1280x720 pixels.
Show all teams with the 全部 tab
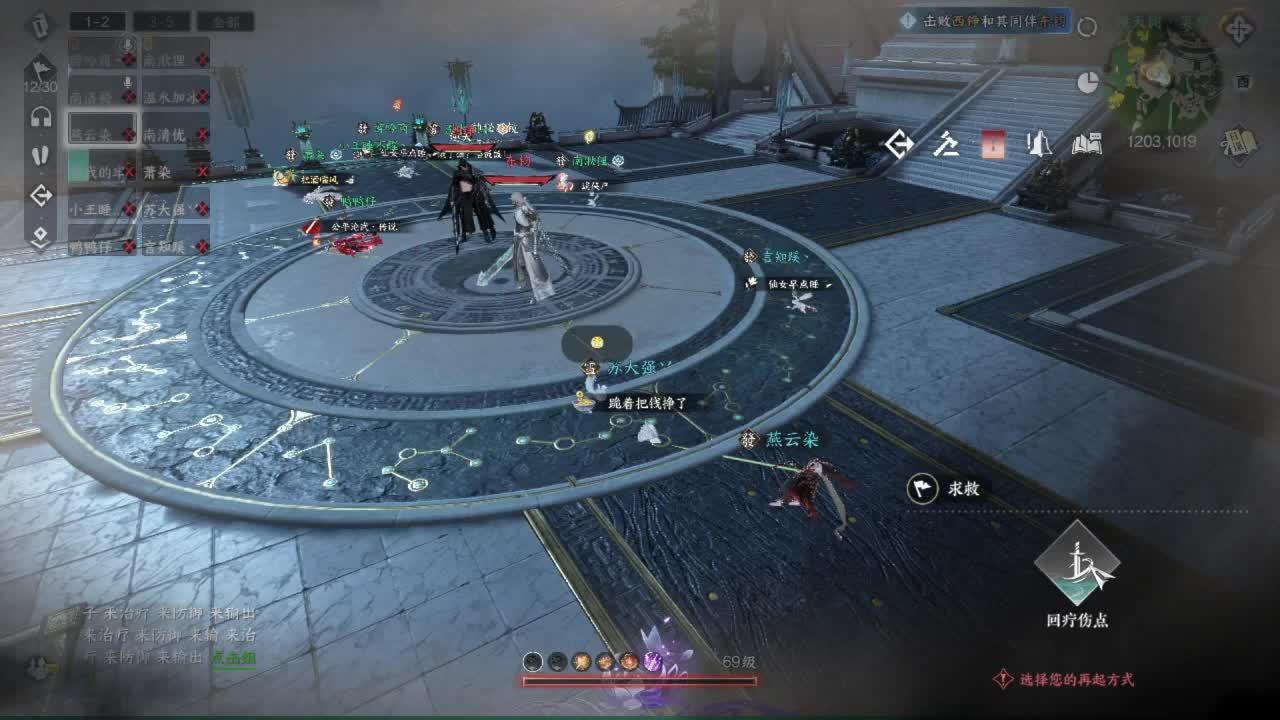pyautogui.click(x=225, y=21)
